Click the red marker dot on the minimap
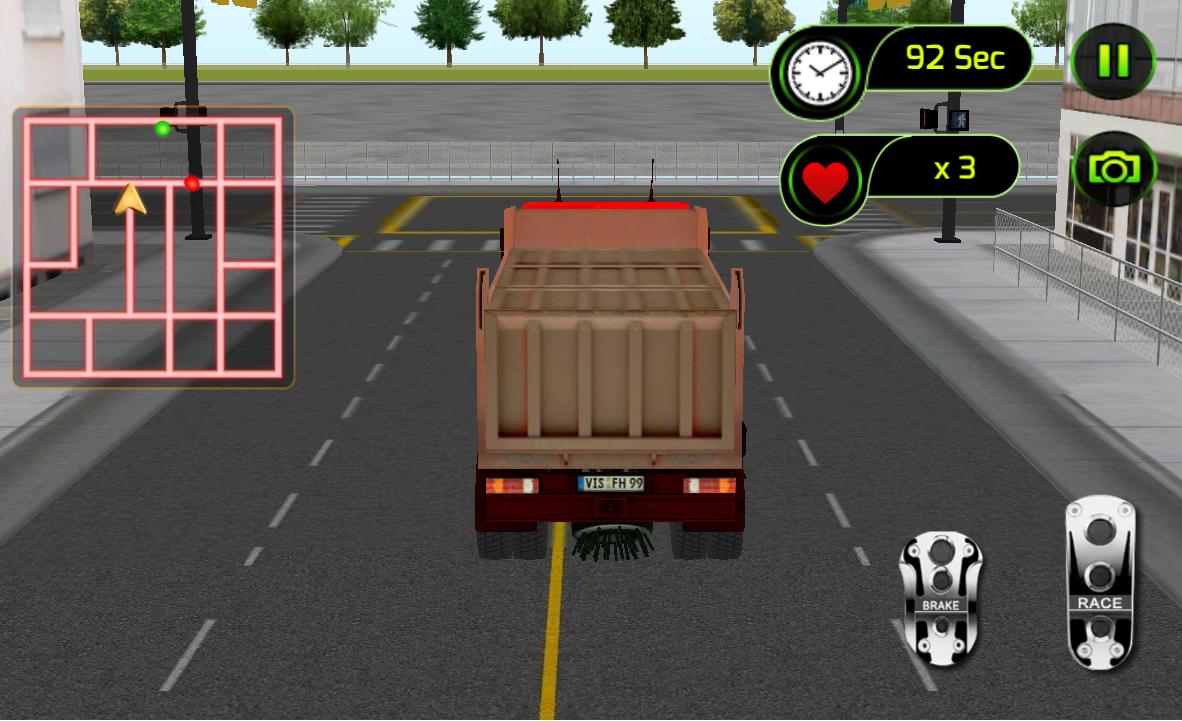The image size is (1182, 721). [192, 183]
